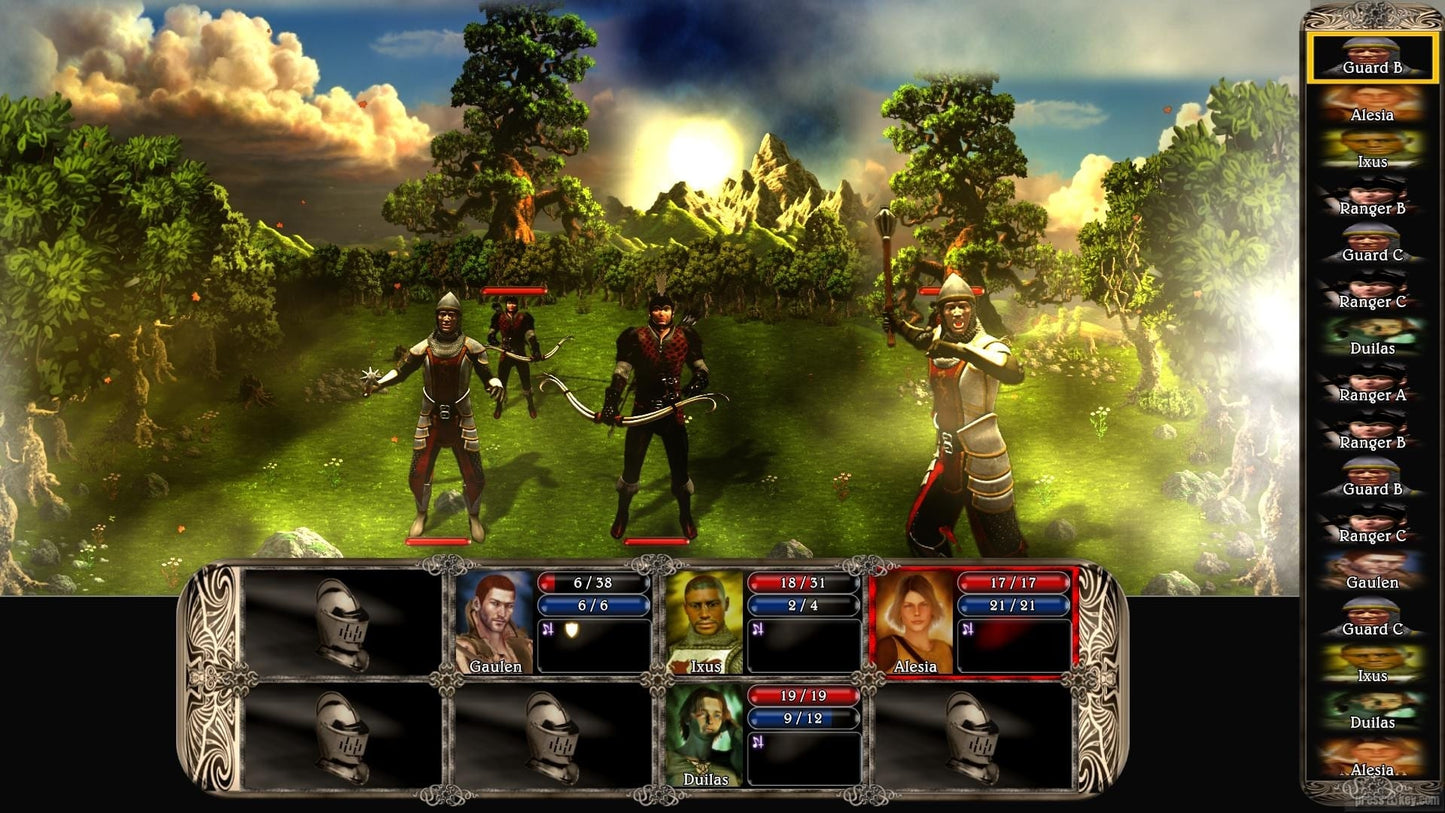
Task: Select the music note status icon beside Ixus
Action: pos(756,628)
